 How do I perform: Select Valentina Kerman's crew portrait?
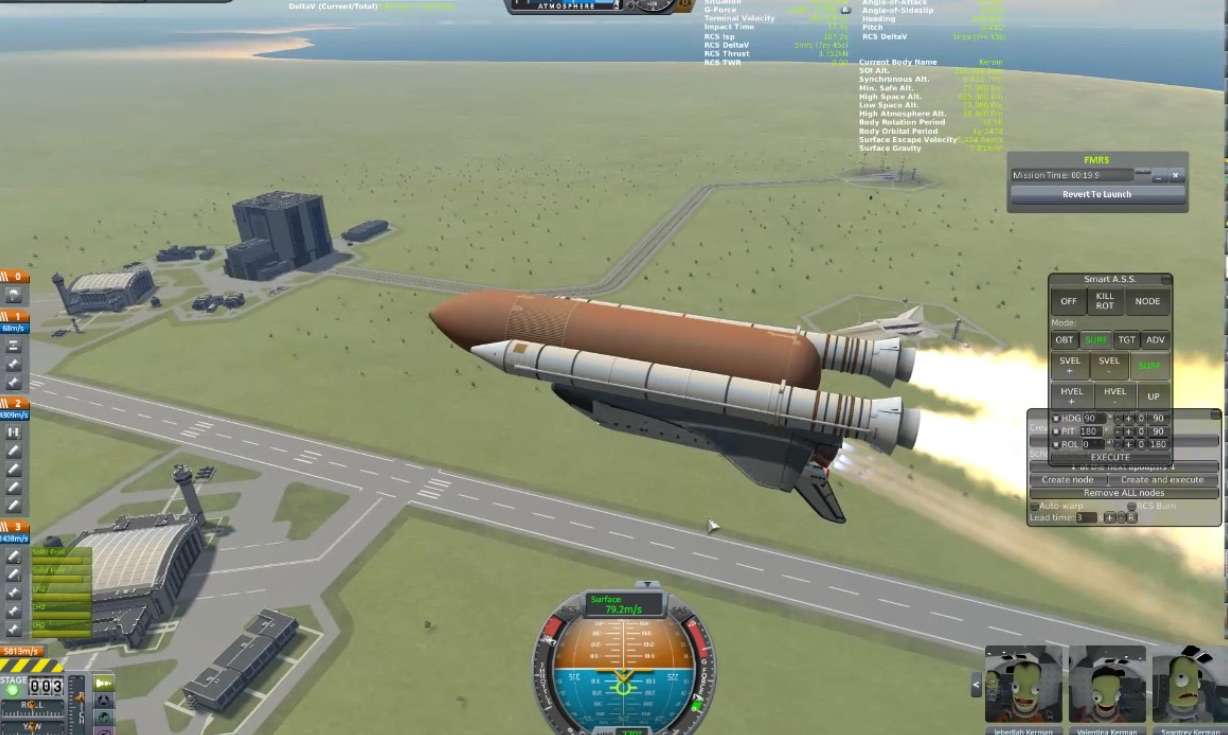pyautogui.click(x=1107, y=684)
